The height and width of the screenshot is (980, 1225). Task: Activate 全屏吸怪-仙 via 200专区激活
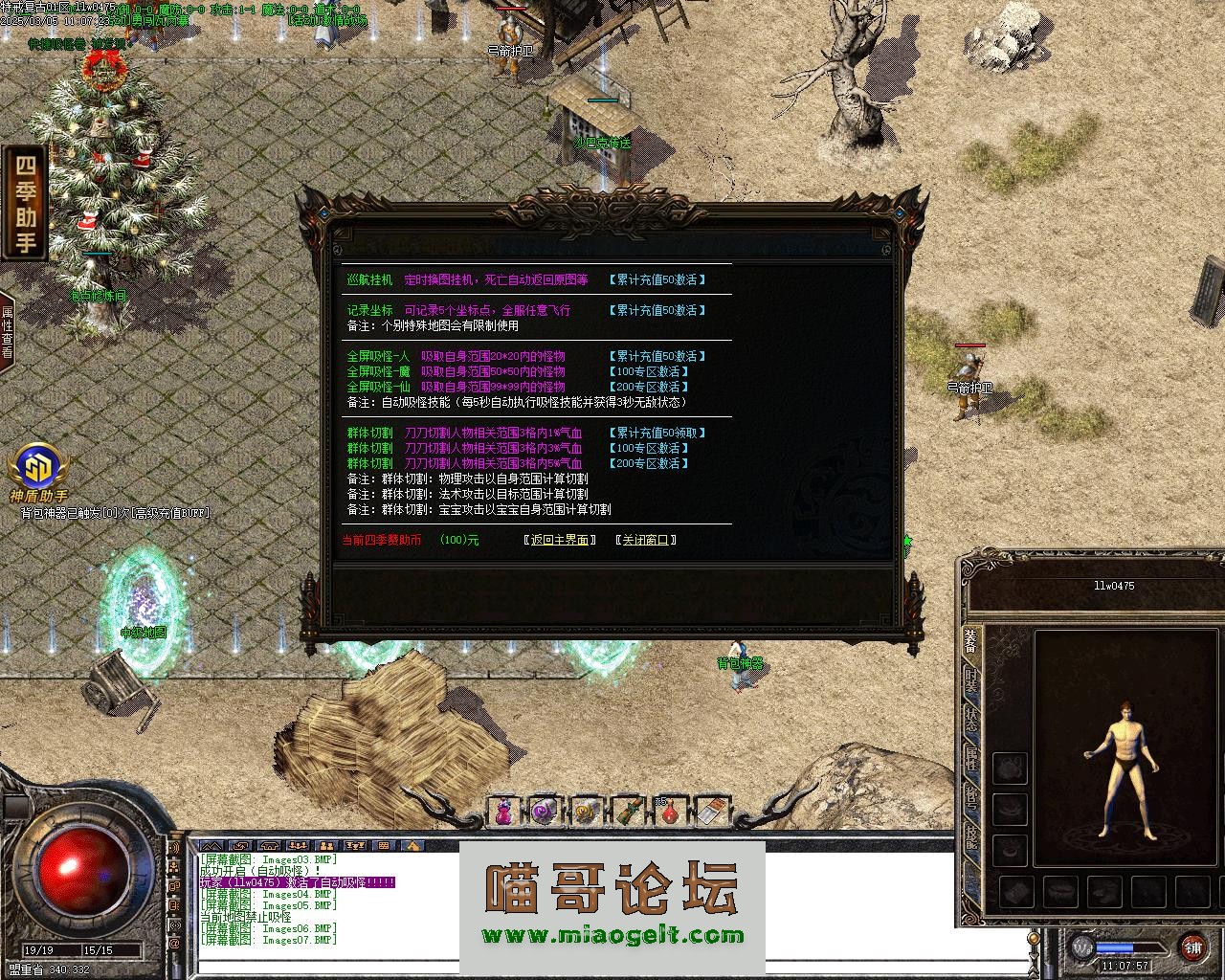click(649, 387)
